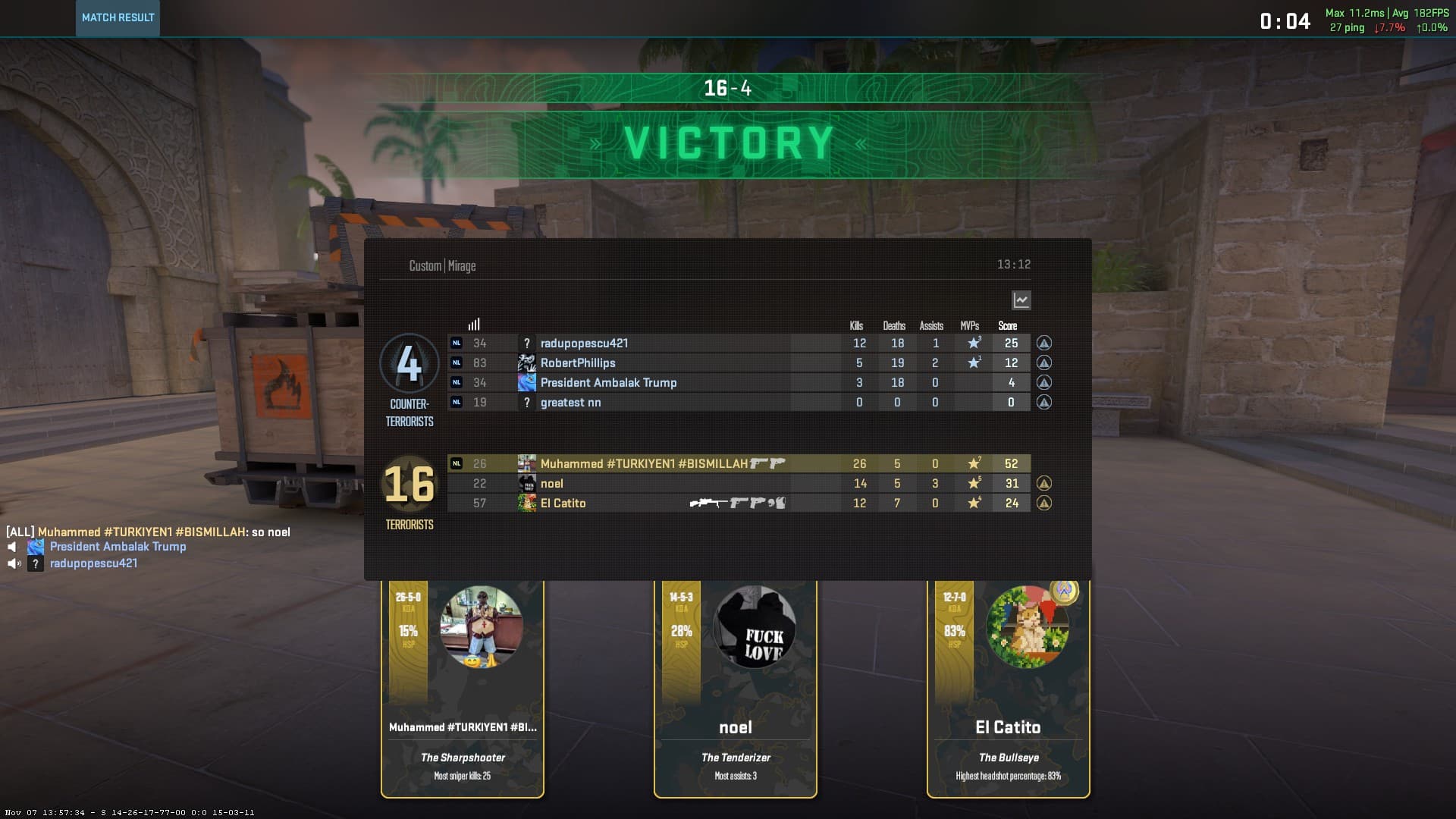The image size is (1456, 819).
Task: Show the match stats graph icon
Action: pos(1021,300)
